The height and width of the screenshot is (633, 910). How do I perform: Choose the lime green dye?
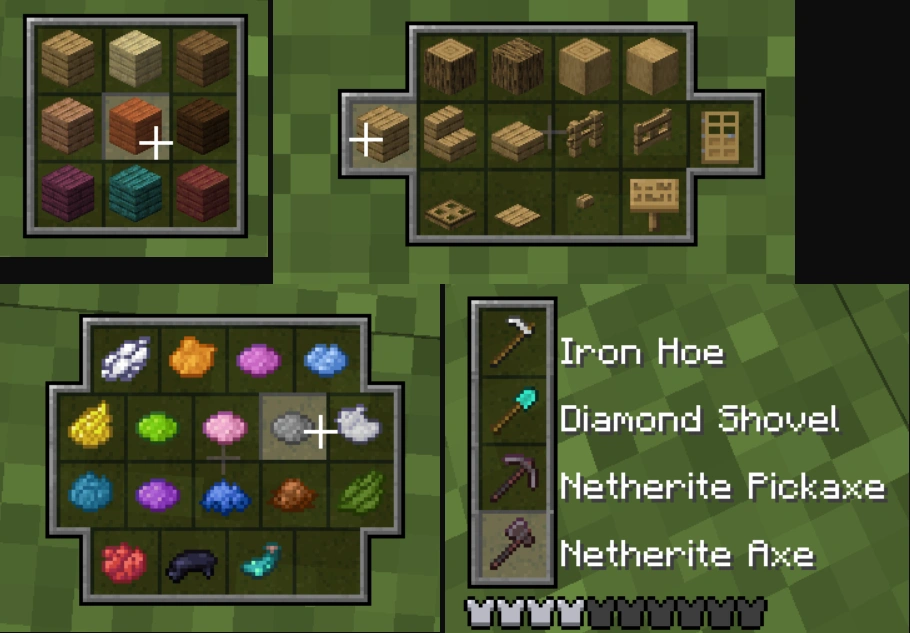(x=157, y=427)
